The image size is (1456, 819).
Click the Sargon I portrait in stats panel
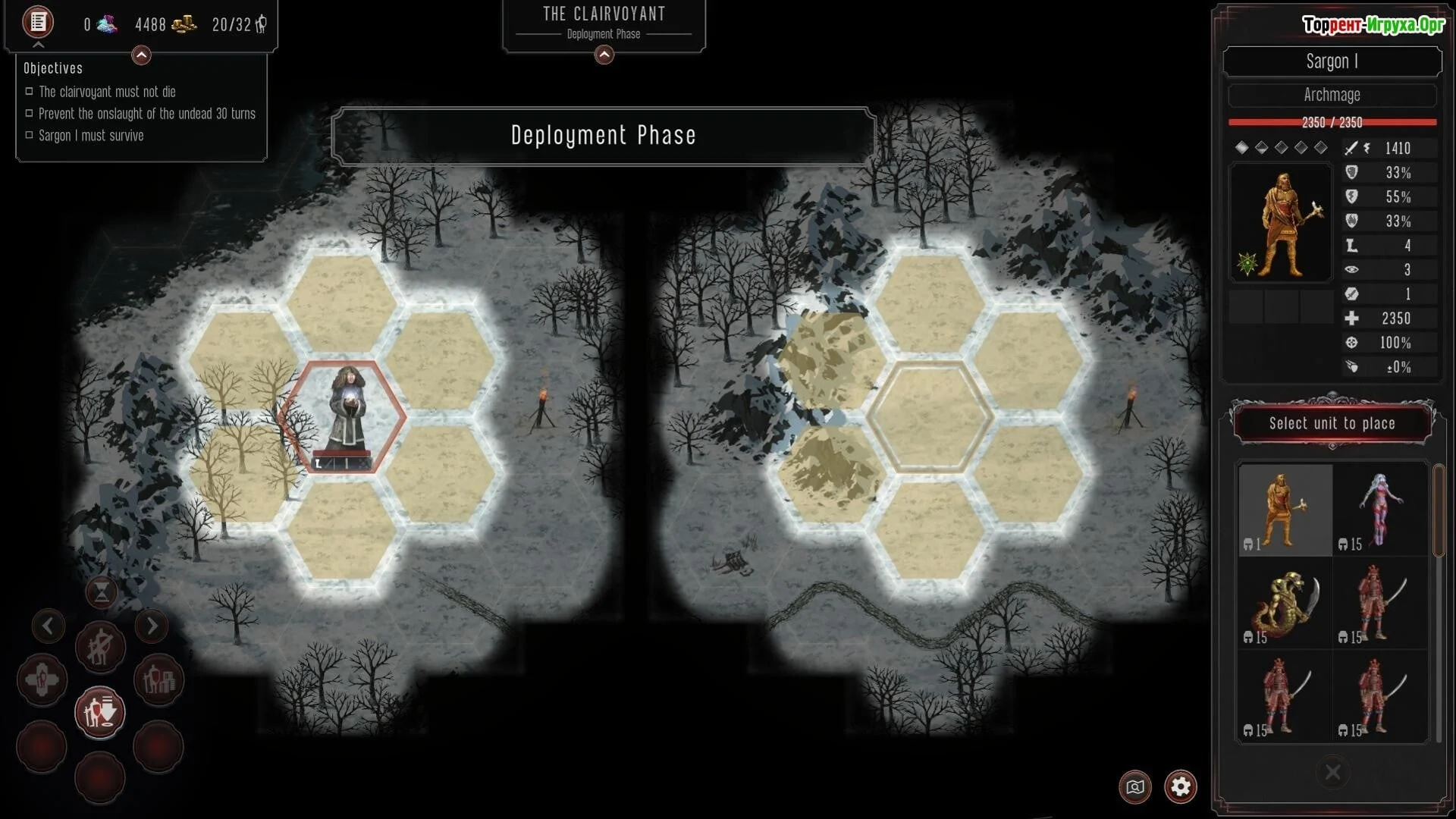[x=1280, y=223]
